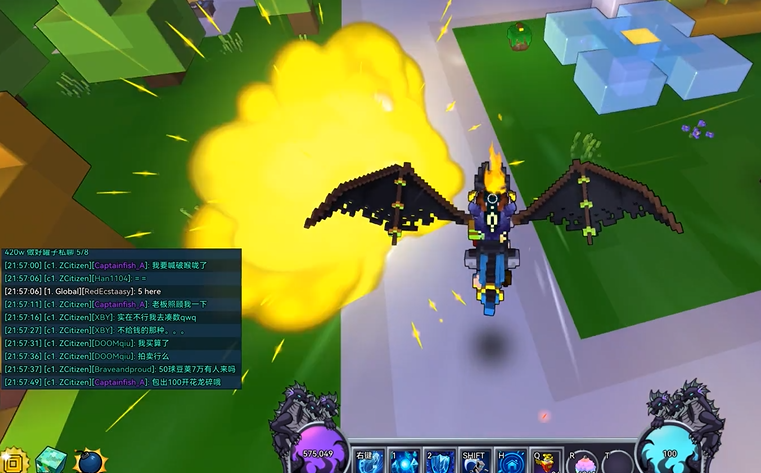Click RedEcstaasy's name in Global chat

(112, 291)
